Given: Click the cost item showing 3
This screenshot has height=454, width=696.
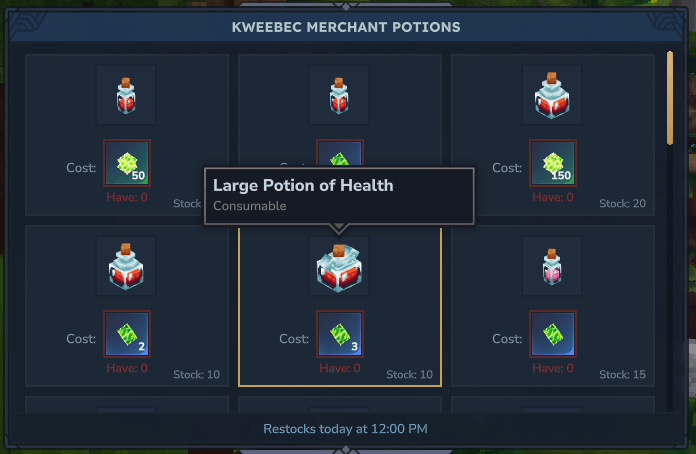Looking at the screenshot, I should click(340, 333).
